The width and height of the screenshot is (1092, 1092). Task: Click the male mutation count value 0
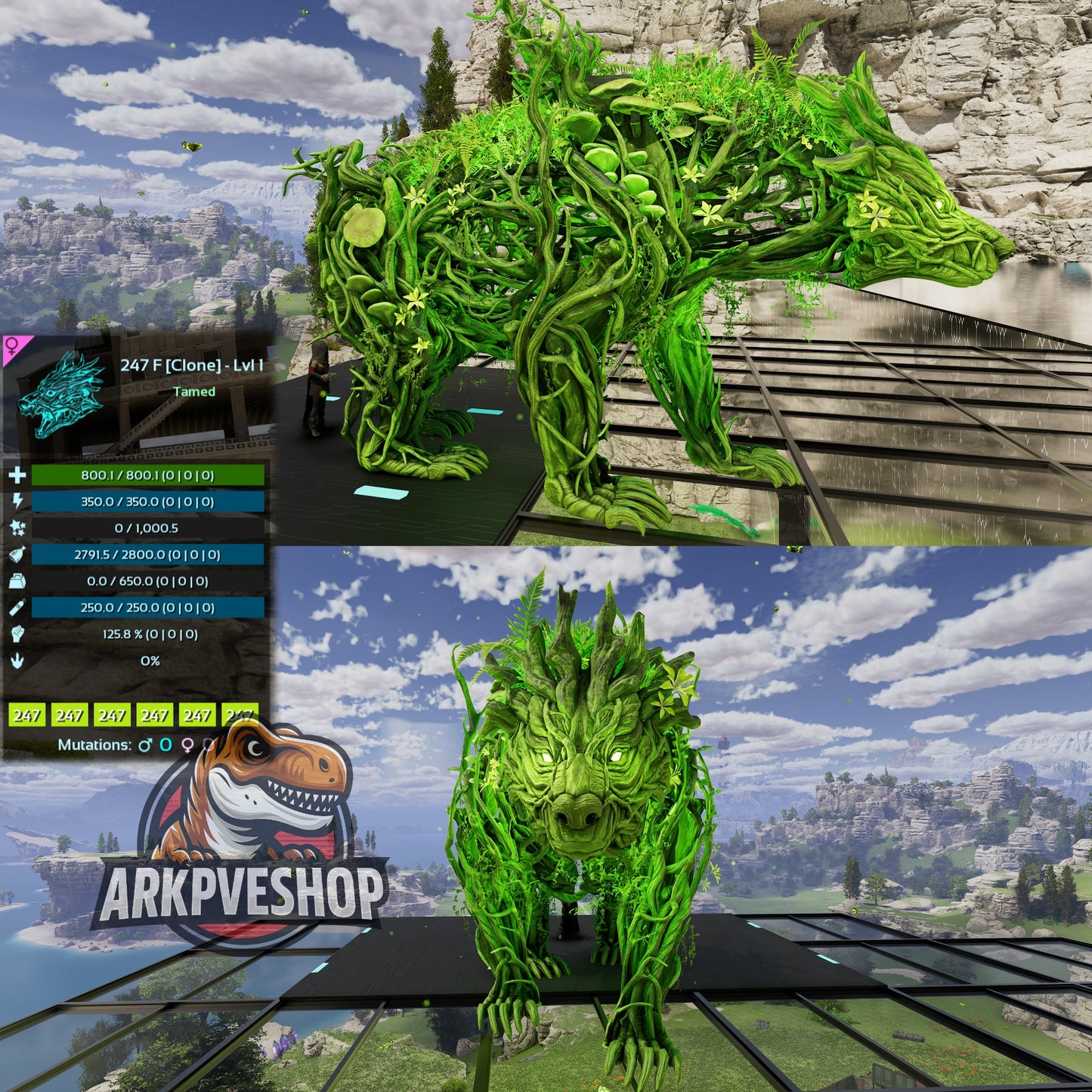(x=166, y=745)
